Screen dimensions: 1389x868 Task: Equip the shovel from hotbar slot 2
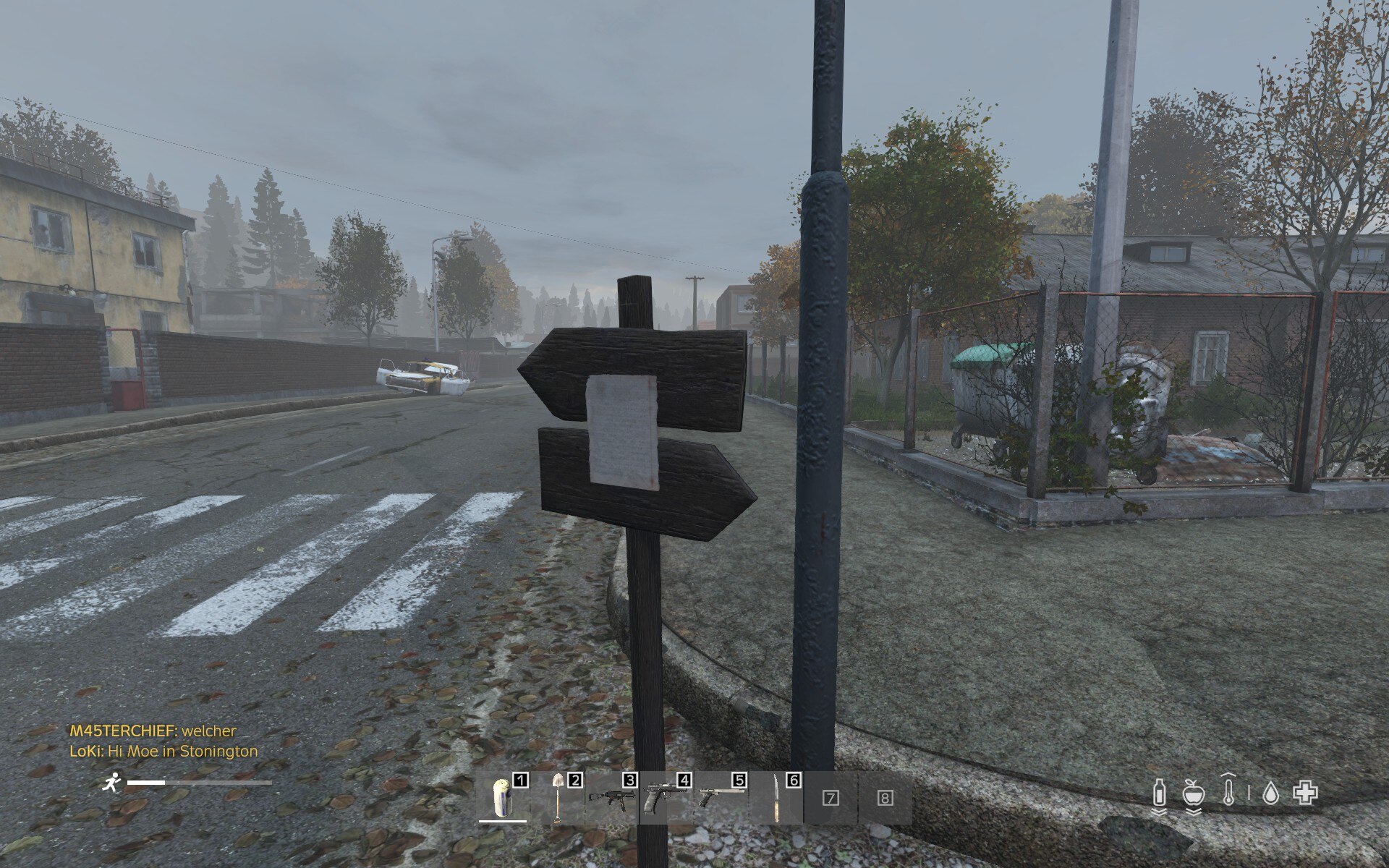click(558, 798)
